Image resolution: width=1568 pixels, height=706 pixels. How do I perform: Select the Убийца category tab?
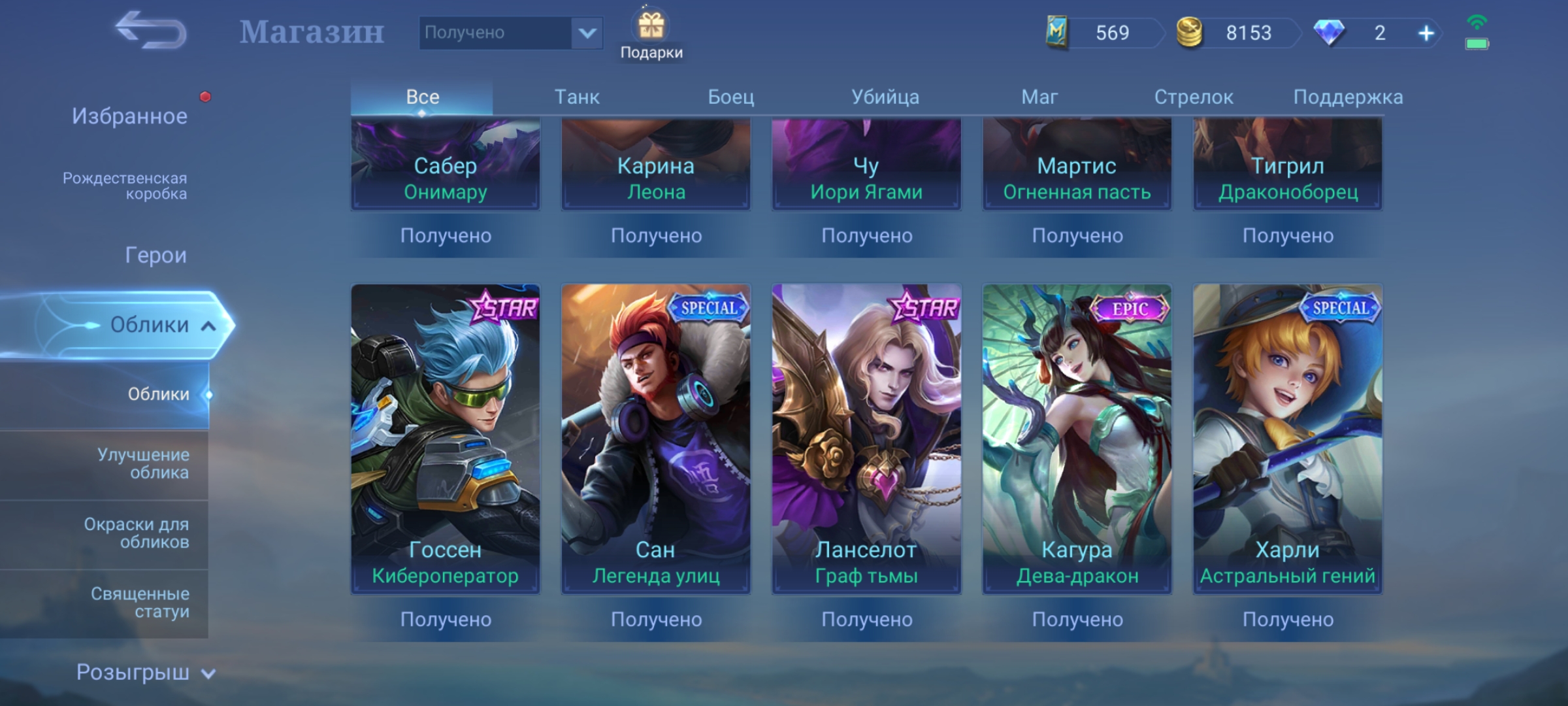[x=885, y=97]
